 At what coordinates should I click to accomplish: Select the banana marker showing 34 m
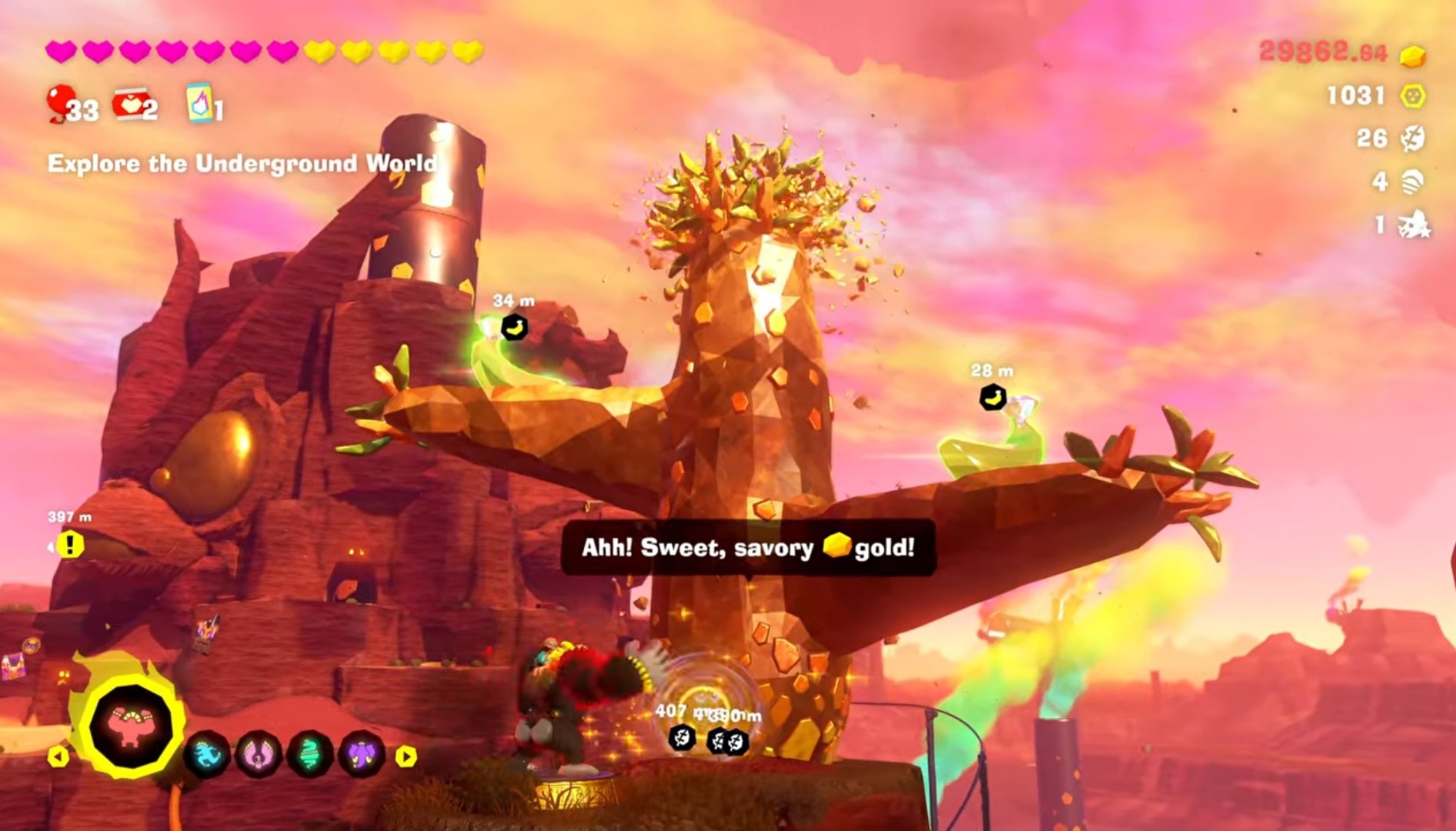point(514,327)
